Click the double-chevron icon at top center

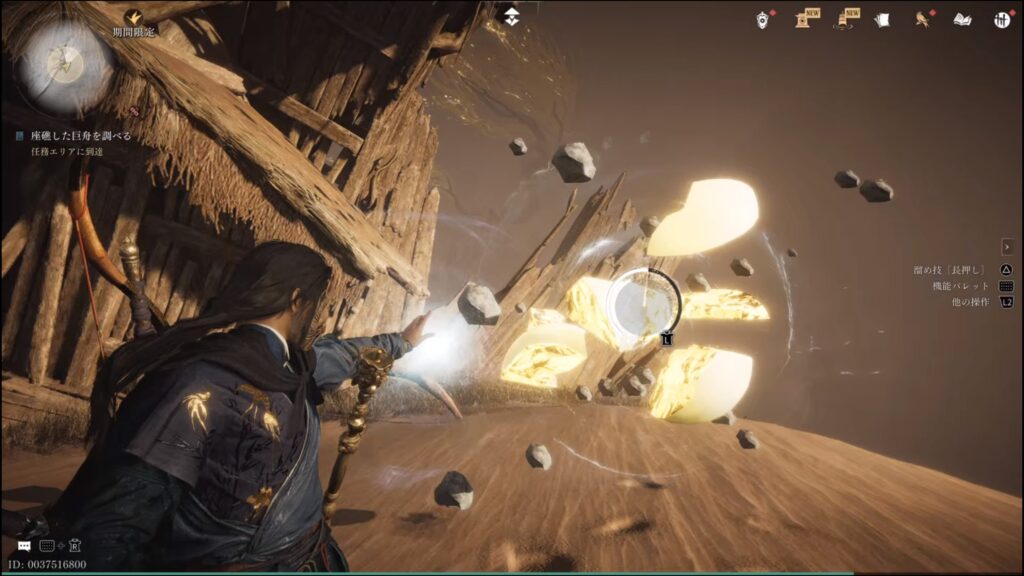[x=511, y=15]
